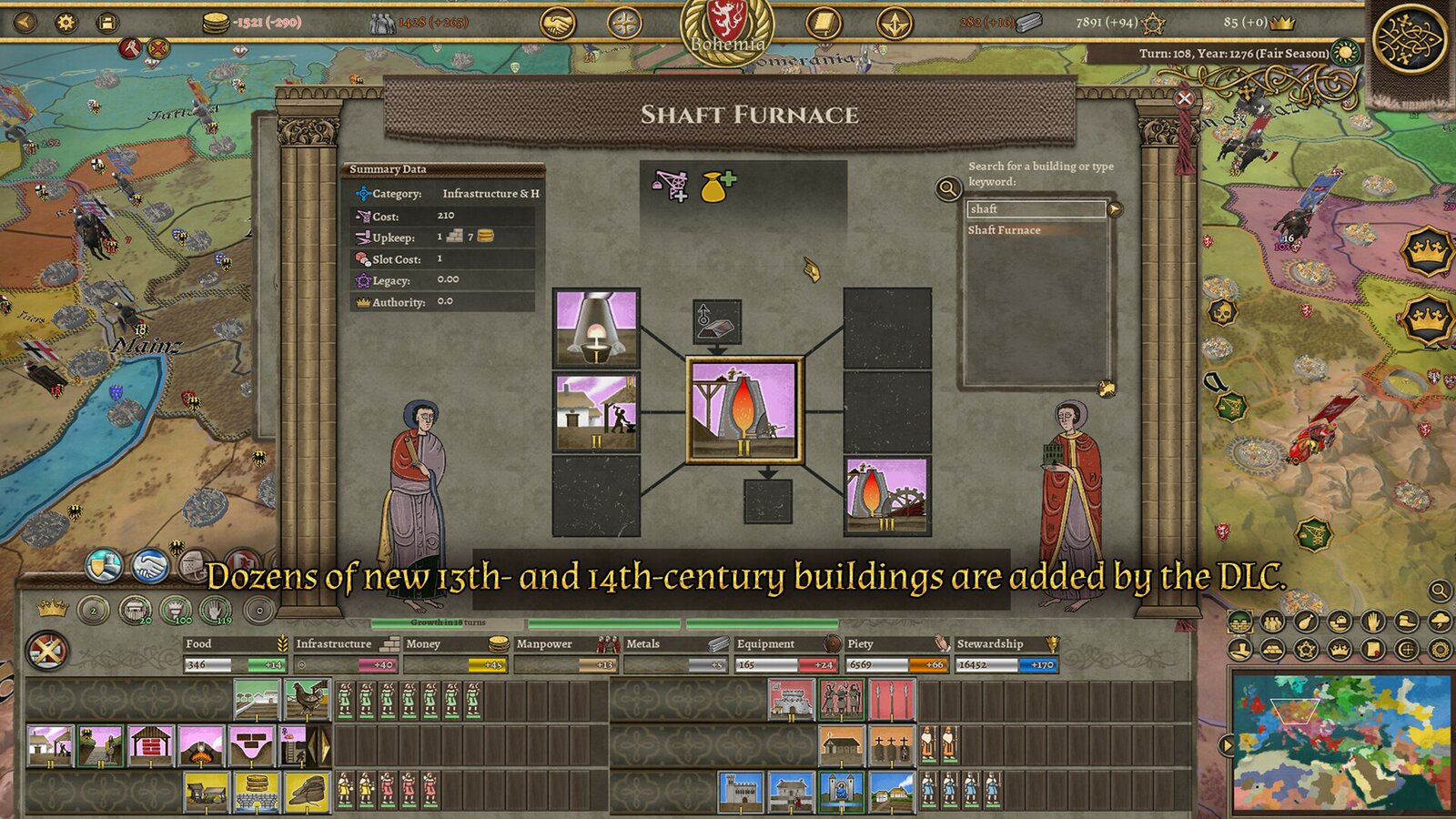The height and width of the screenshot is (819, 1456).
Task: Toggle the storm cloud weather icon
Action: [1440, 622]
